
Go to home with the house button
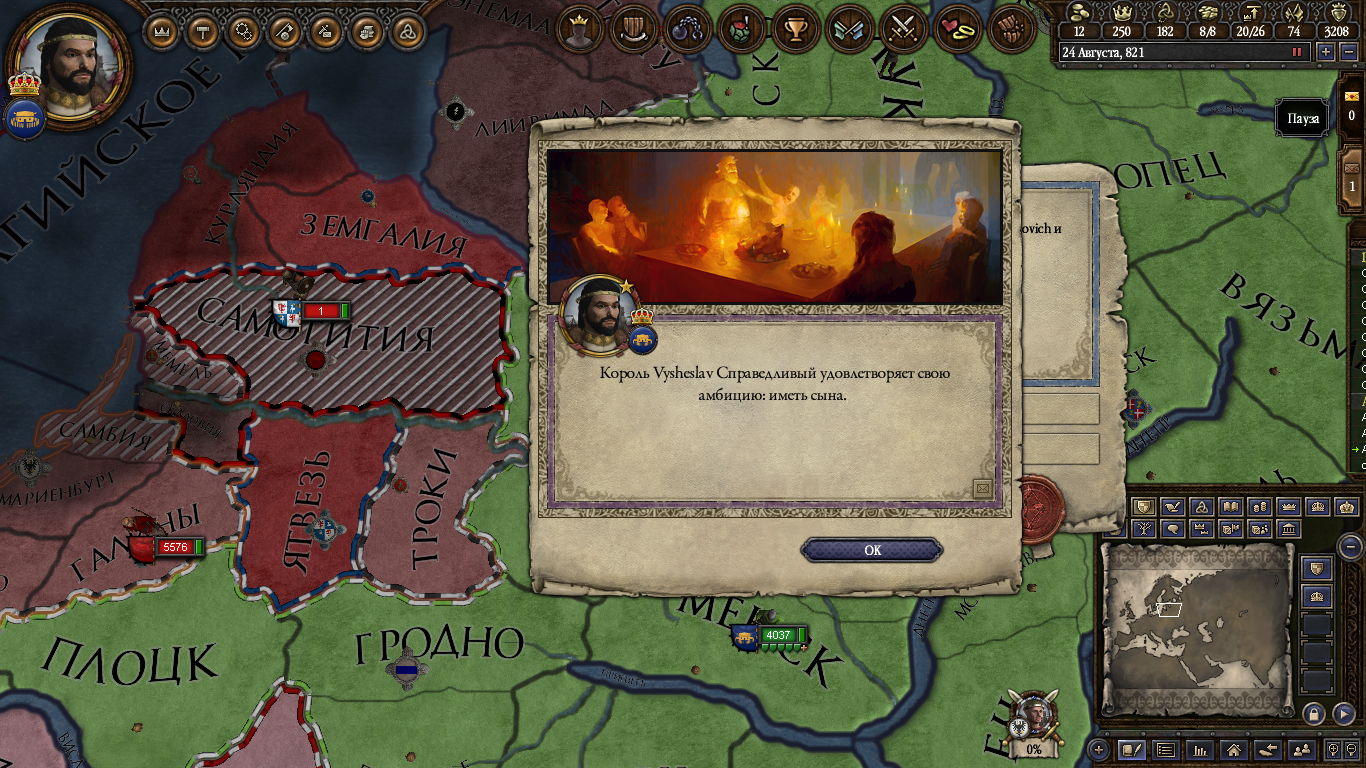[1234, 749]
